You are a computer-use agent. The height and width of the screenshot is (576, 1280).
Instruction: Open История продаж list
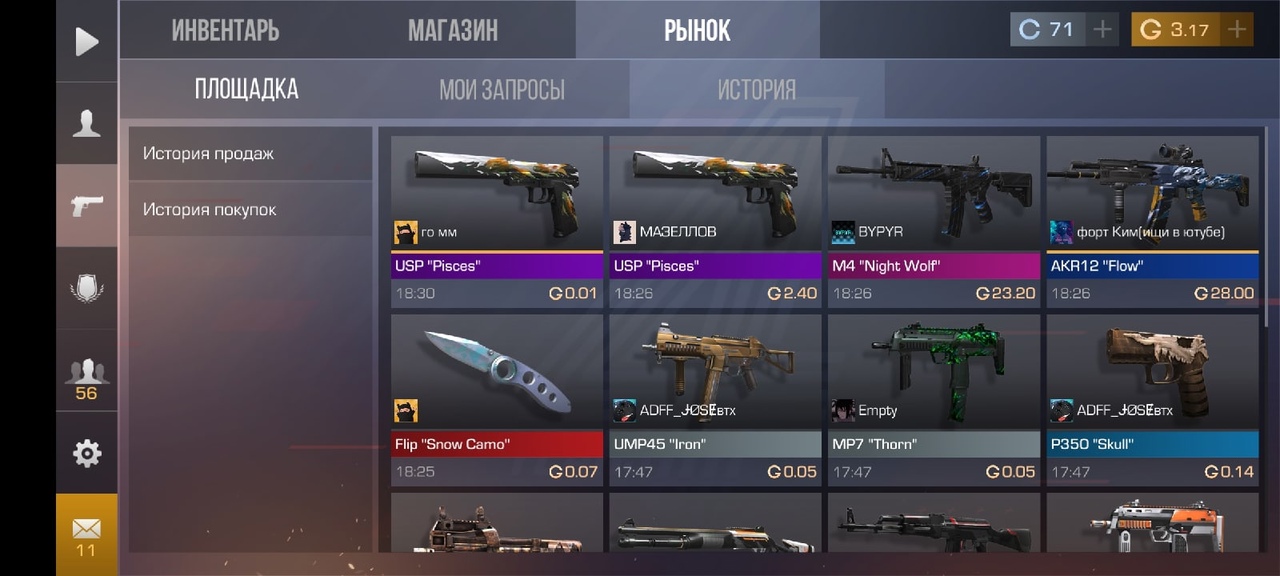pos(250,153)
